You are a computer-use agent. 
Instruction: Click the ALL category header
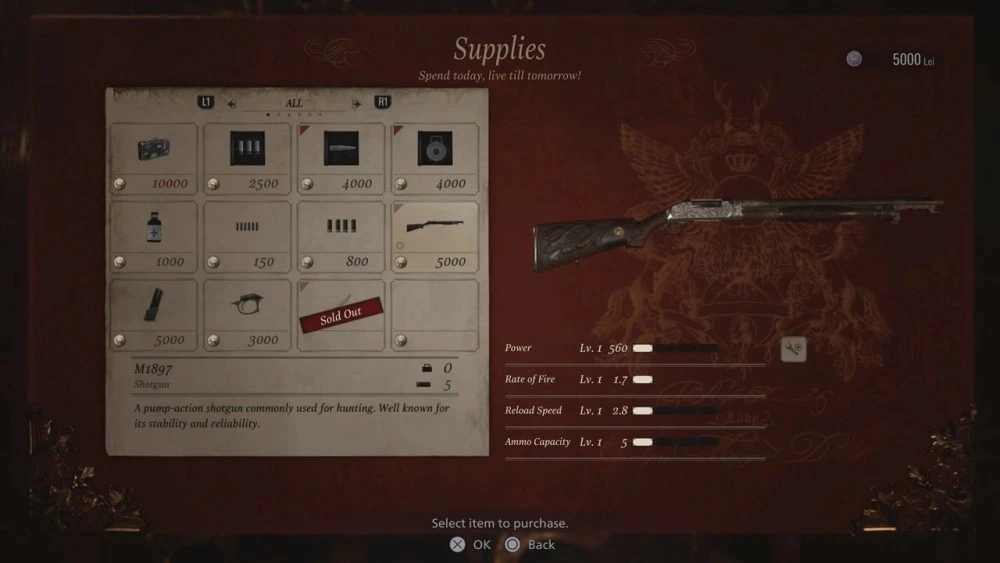(x=294, y=103)
